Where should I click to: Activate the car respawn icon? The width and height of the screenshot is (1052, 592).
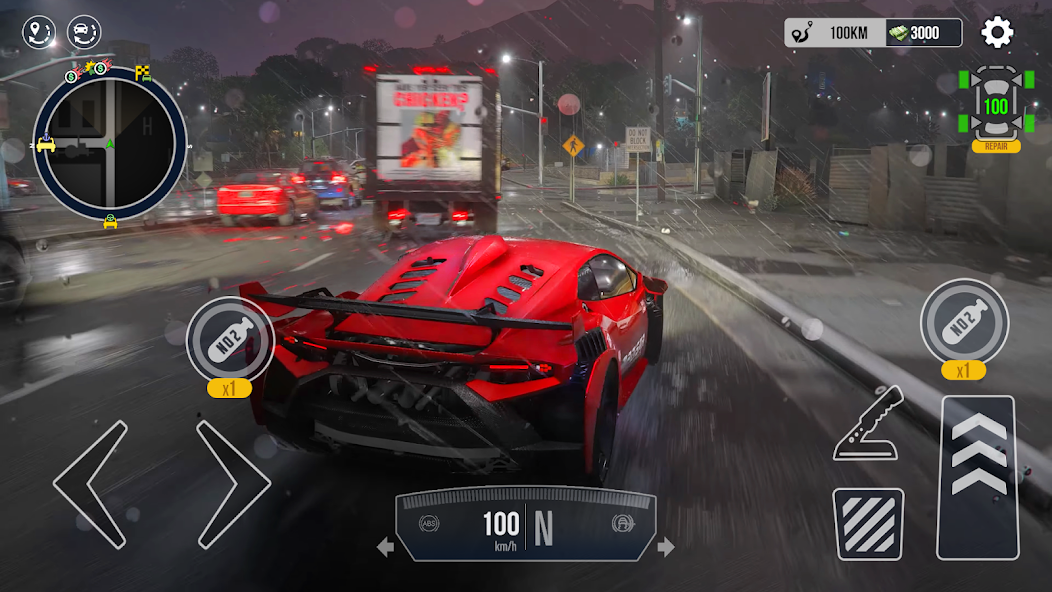(84, 33)
